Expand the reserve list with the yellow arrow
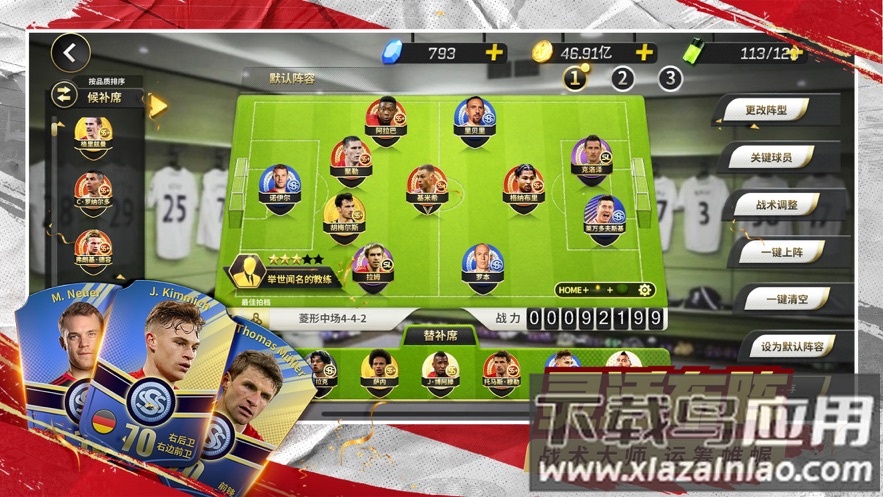The width and height of the screenshot is (883, 497). click(157, 105)
